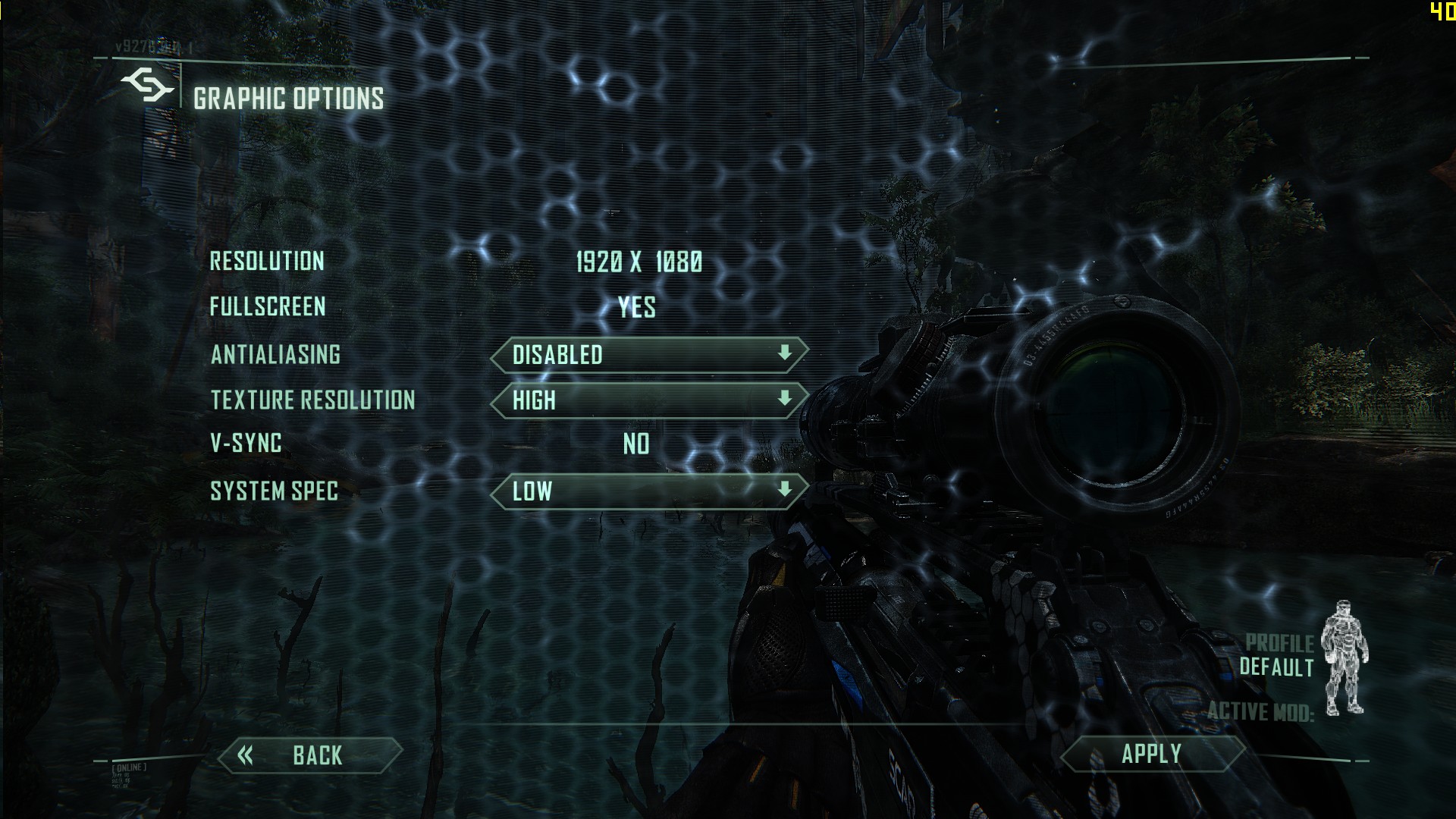Open the Antialiasing dropdown
The width and height of the screenshot is (1456, 819).
click(x=649, y=355)
